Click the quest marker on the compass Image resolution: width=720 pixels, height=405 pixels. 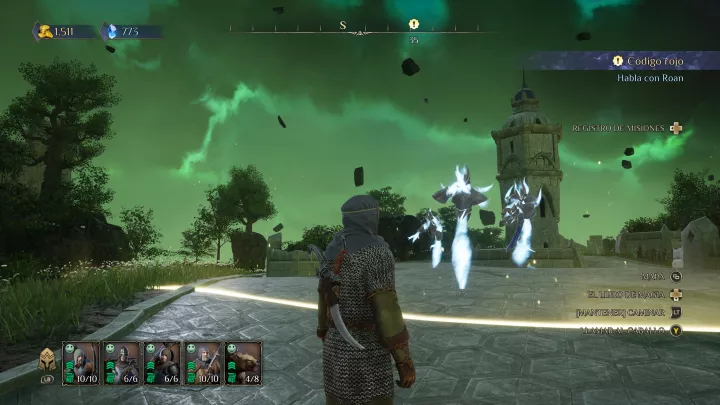[x=414, y=24]
